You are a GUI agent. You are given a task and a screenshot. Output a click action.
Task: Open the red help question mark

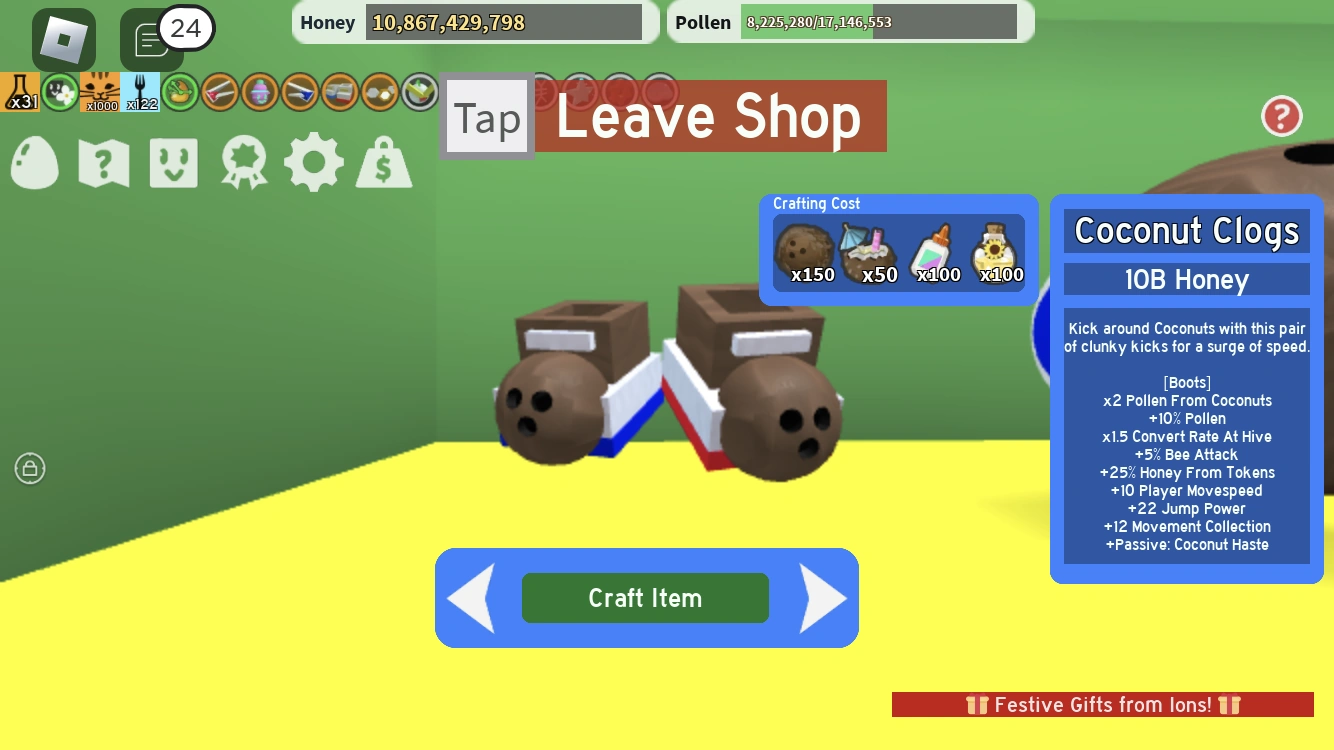(x=1281, y=117)
